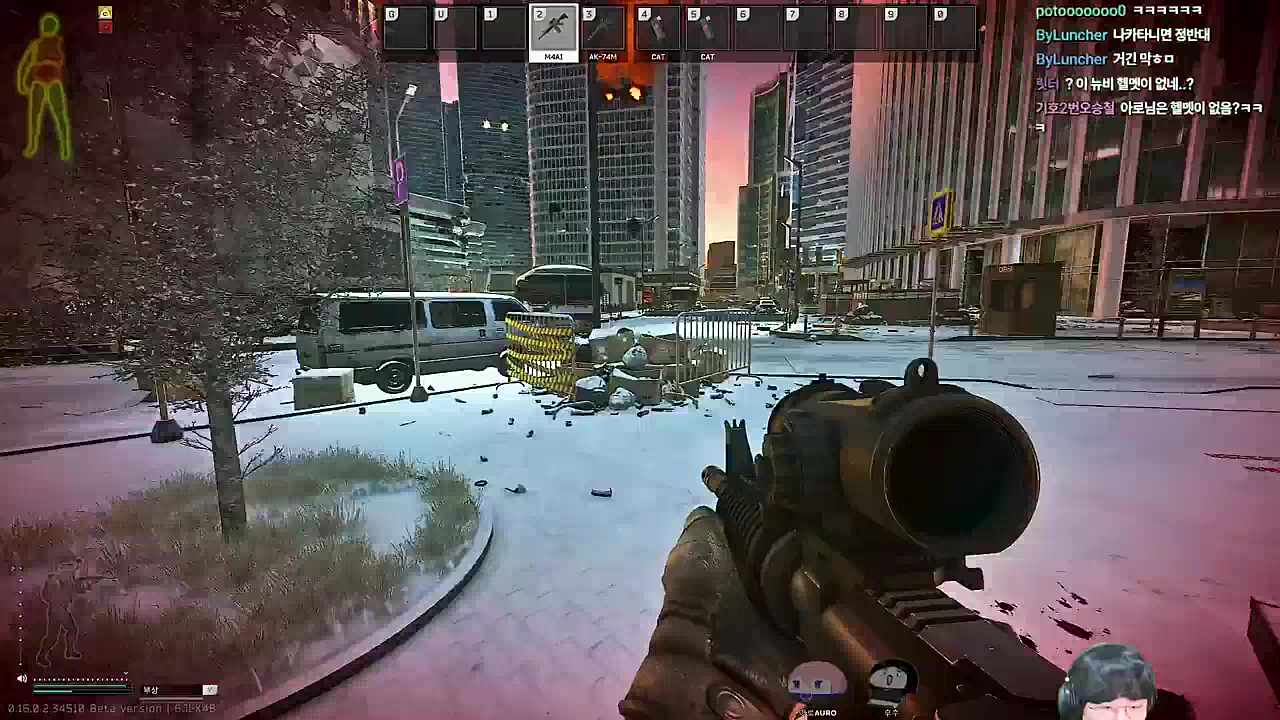
Task: Select the M4A1 hotbar slot
Action: [553, 29]
